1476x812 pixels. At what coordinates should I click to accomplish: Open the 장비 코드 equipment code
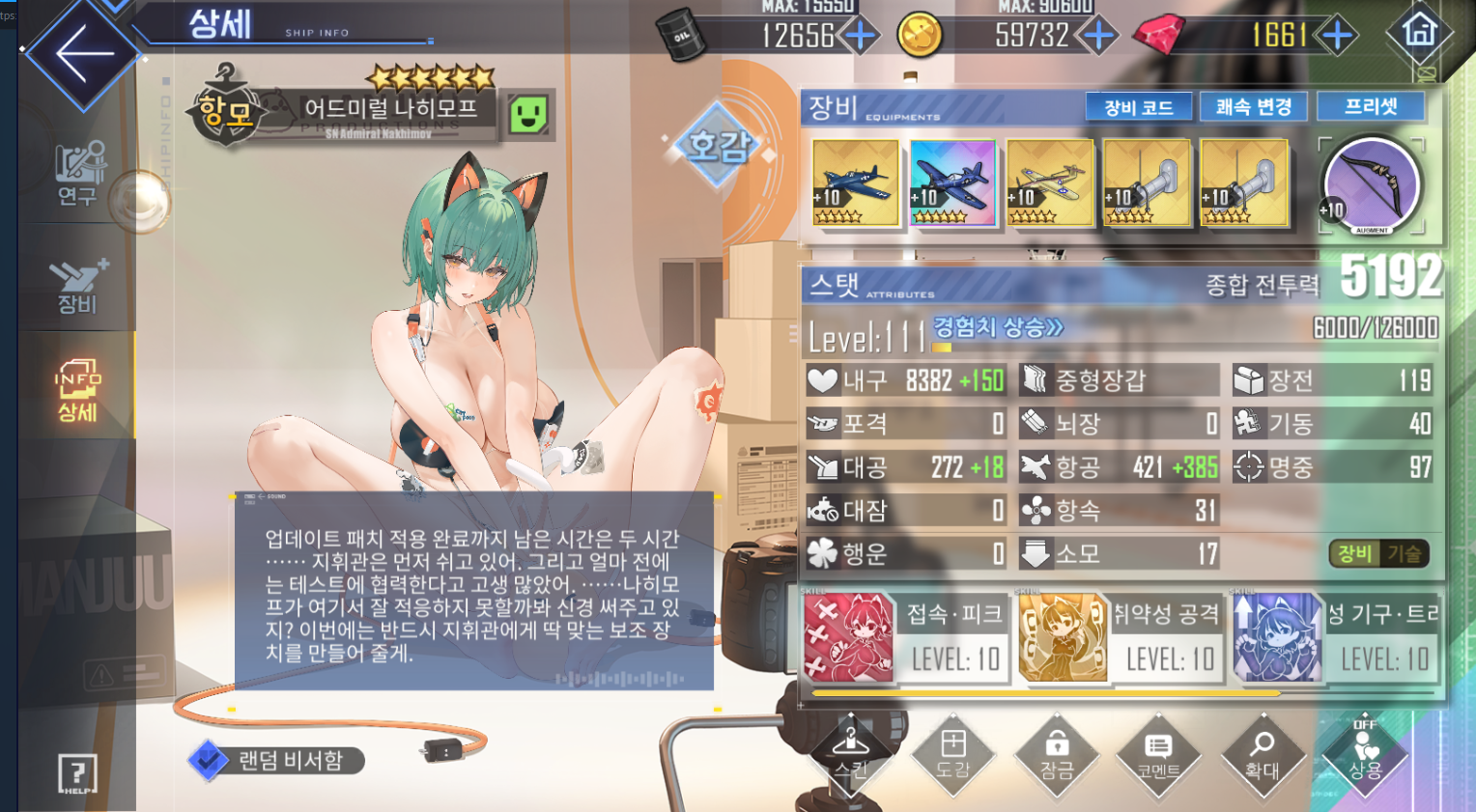[1139, 107]
